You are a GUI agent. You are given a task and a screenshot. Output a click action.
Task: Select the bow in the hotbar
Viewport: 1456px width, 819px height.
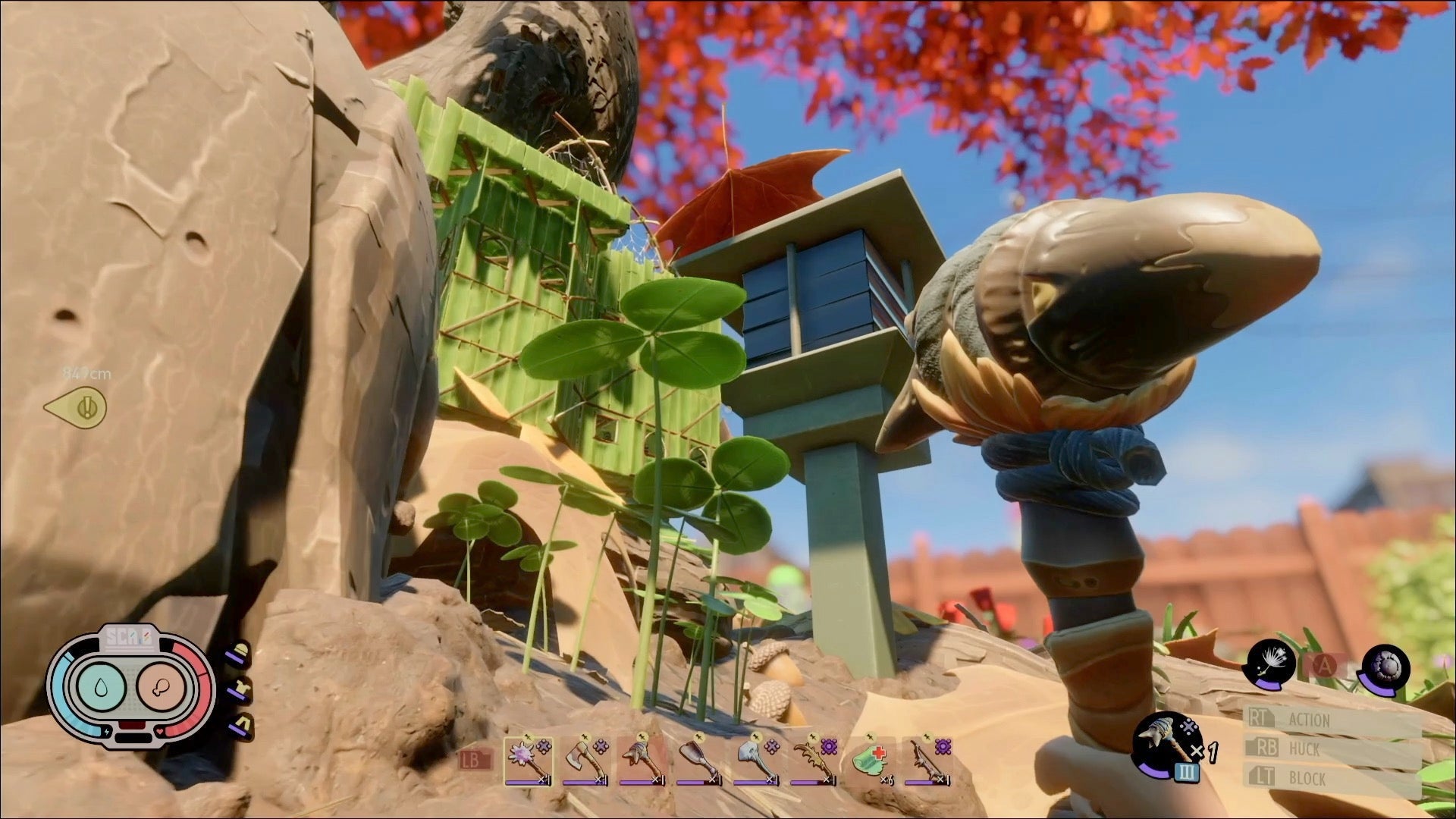[x=925, y=761]
